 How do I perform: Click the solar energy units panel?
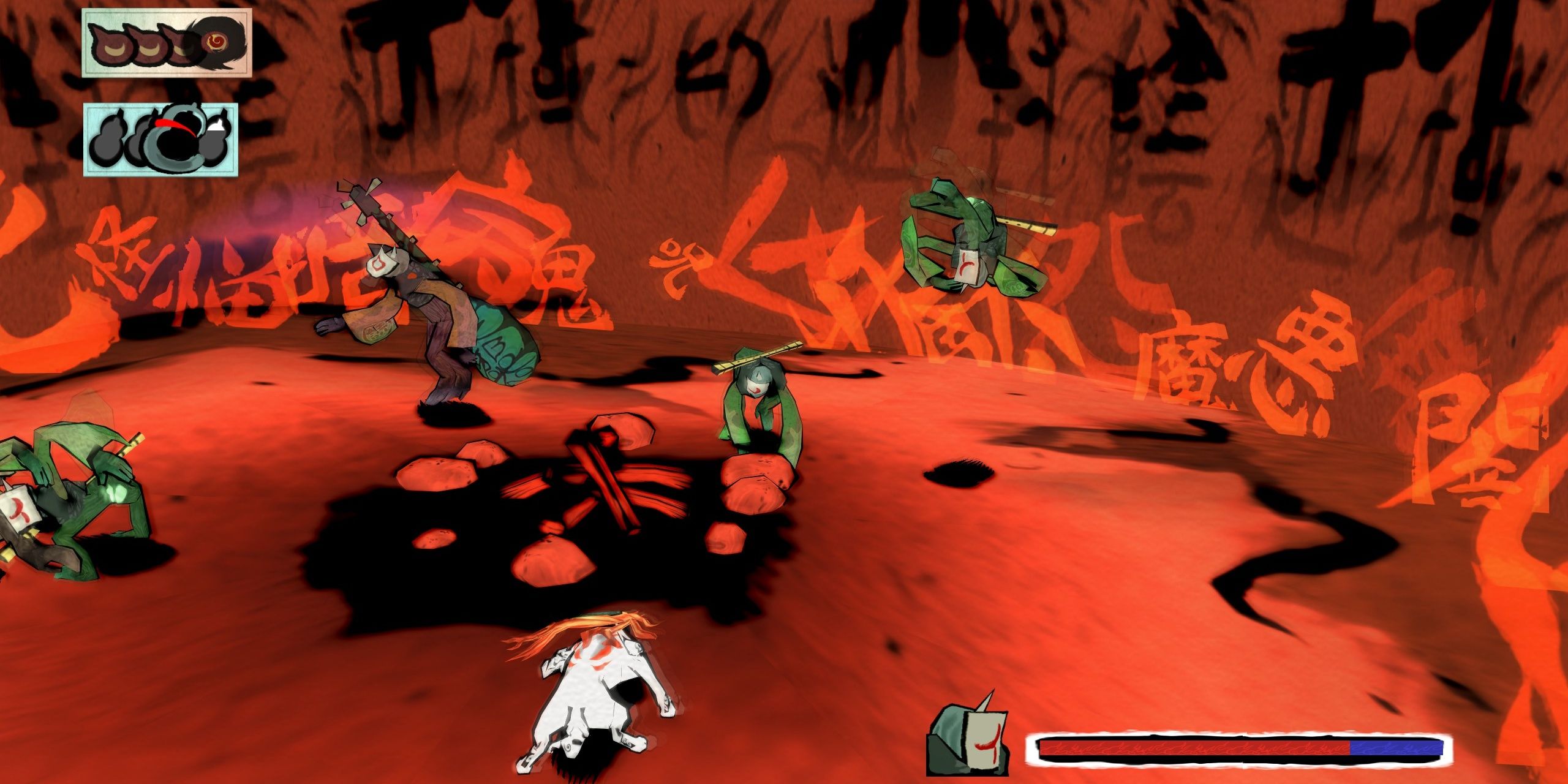(x=167, y=43)
